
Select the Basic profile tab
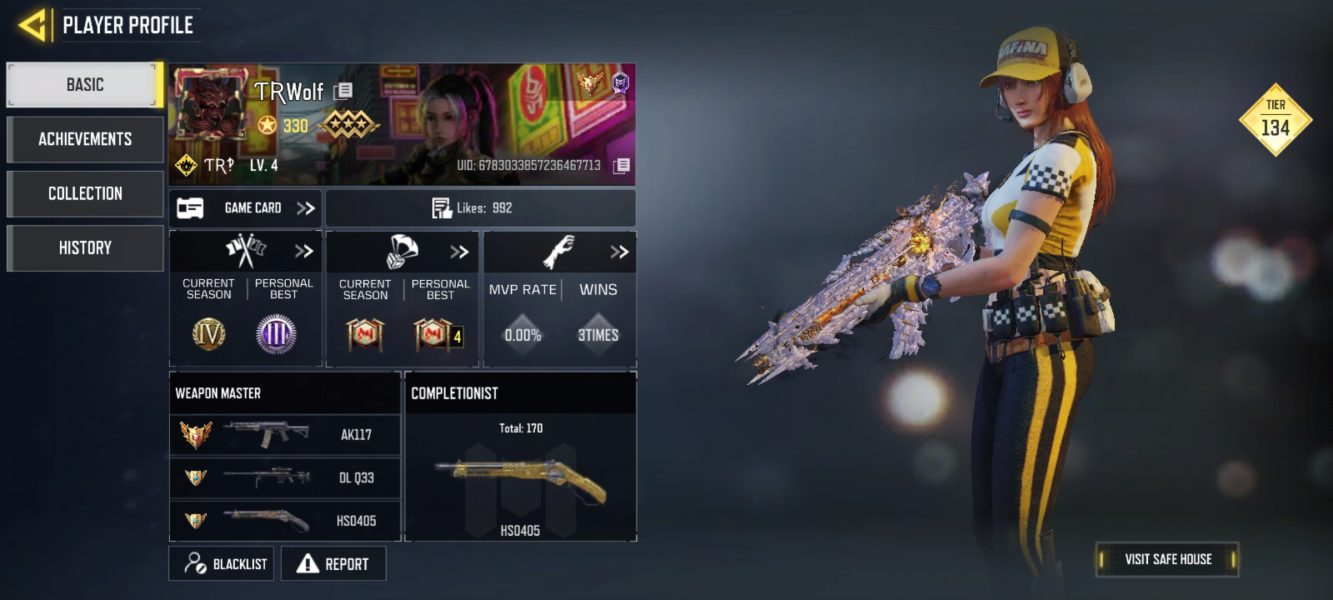point(85,85)
